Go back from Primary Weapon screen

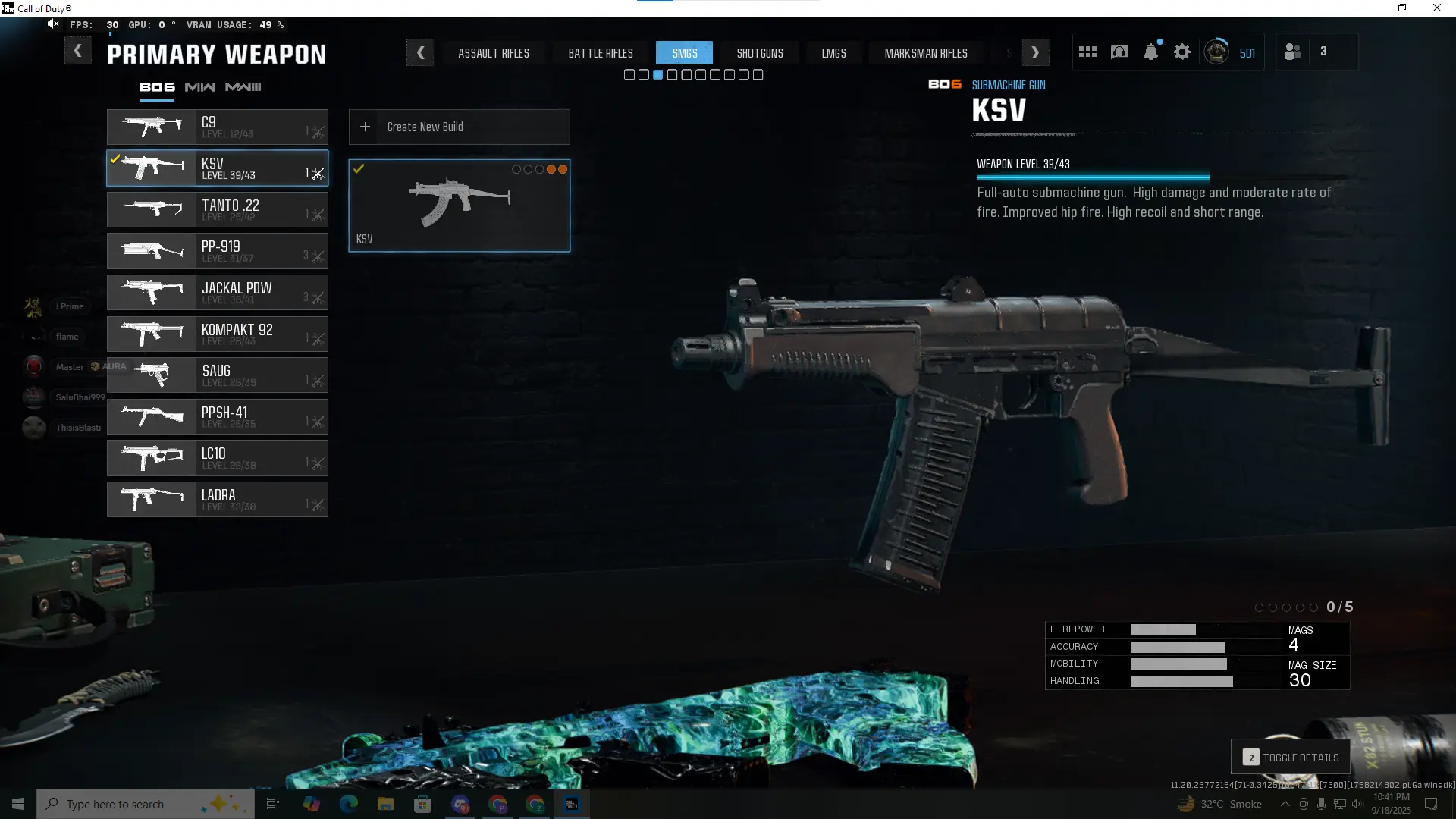(x=77, y=52)
